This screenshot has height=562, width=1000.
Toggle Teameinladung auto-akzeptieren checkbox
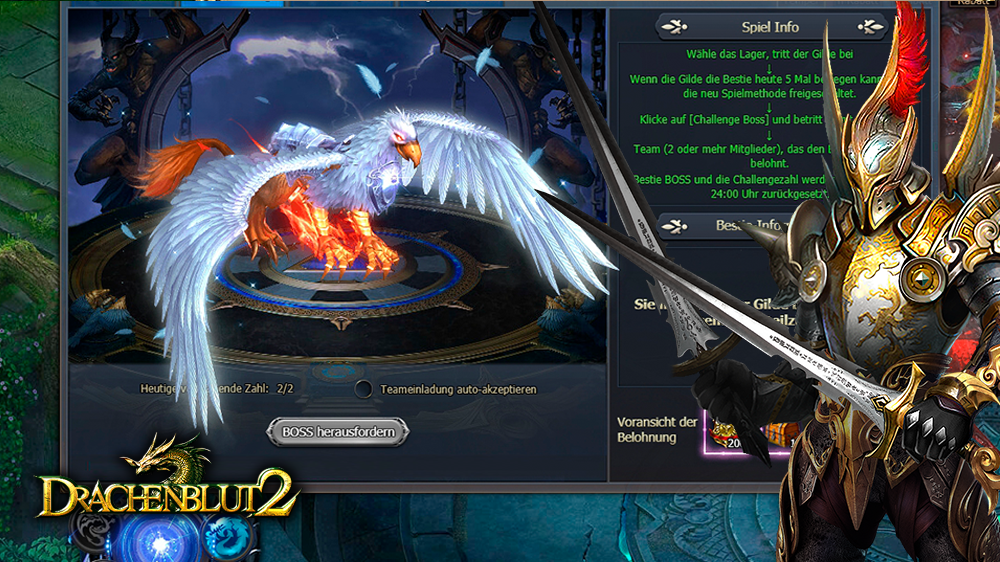pyautogui.click(x=364, y=389)
